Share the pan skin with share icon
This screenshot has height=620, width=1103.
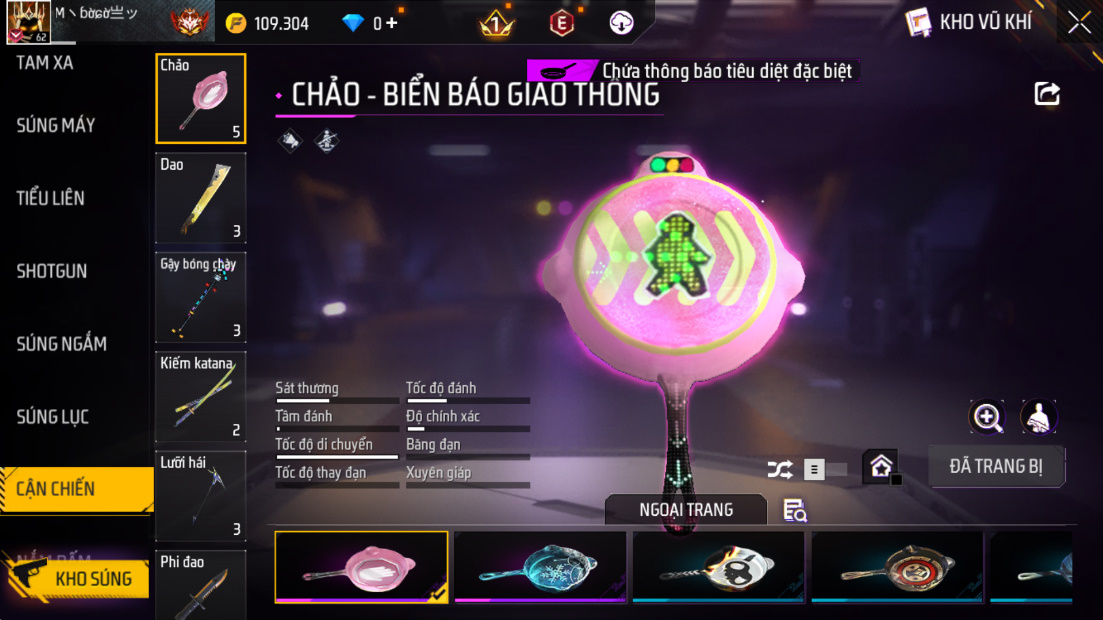coord(1047,94)
